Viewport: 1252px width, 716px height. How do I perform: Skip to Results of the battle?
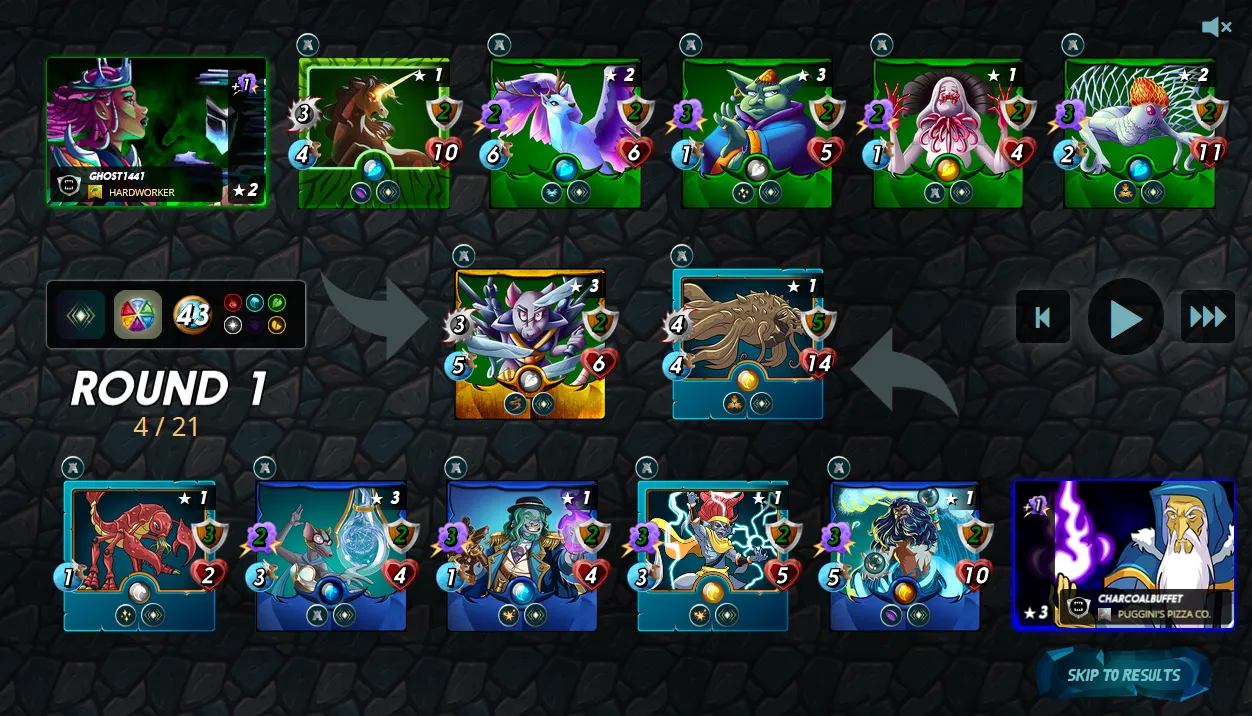click(1123, 675)
